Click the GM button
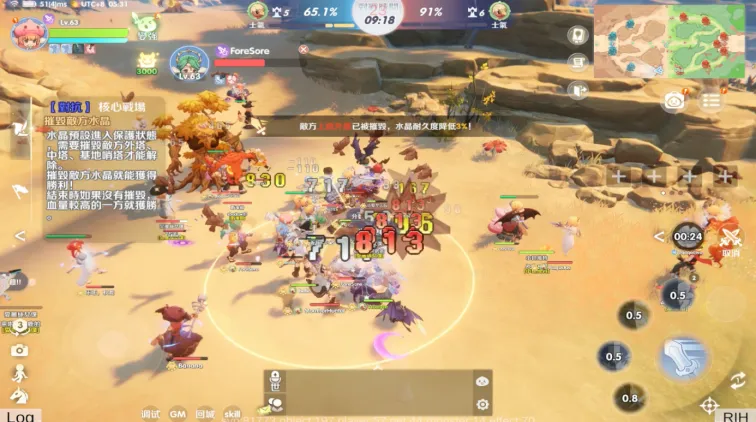This screenshot has height=422, width=756. click(x=177, y=412)
